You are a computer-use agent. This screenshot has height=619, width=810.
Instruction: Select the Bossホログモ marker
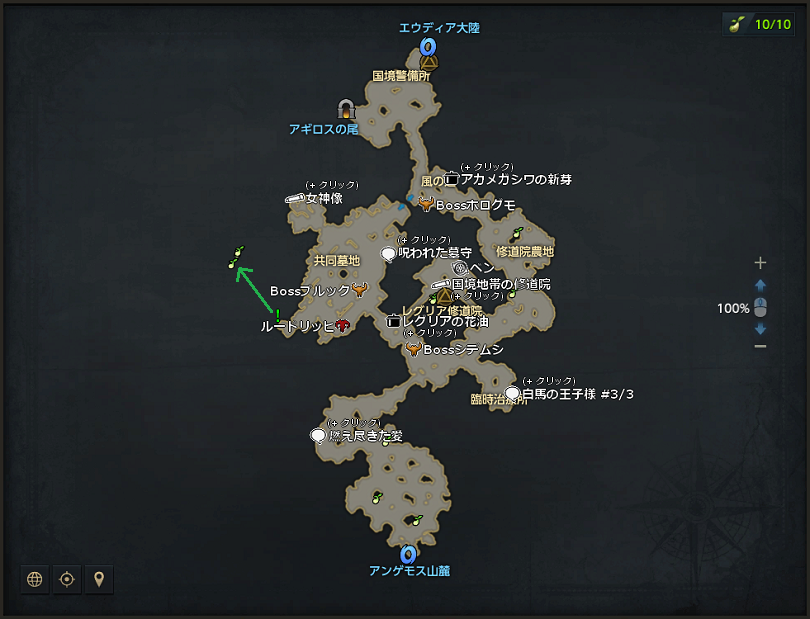coord(426,204)
